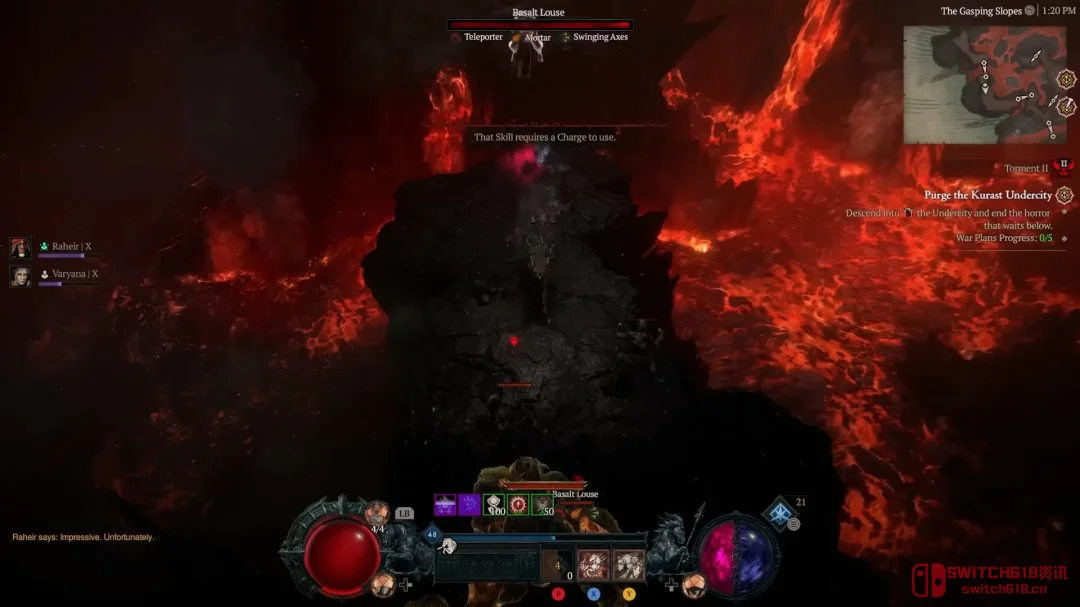Click the blue diamond icon with 21
The width and height of the screenshot is (1080, 607).
pos(780,513)
